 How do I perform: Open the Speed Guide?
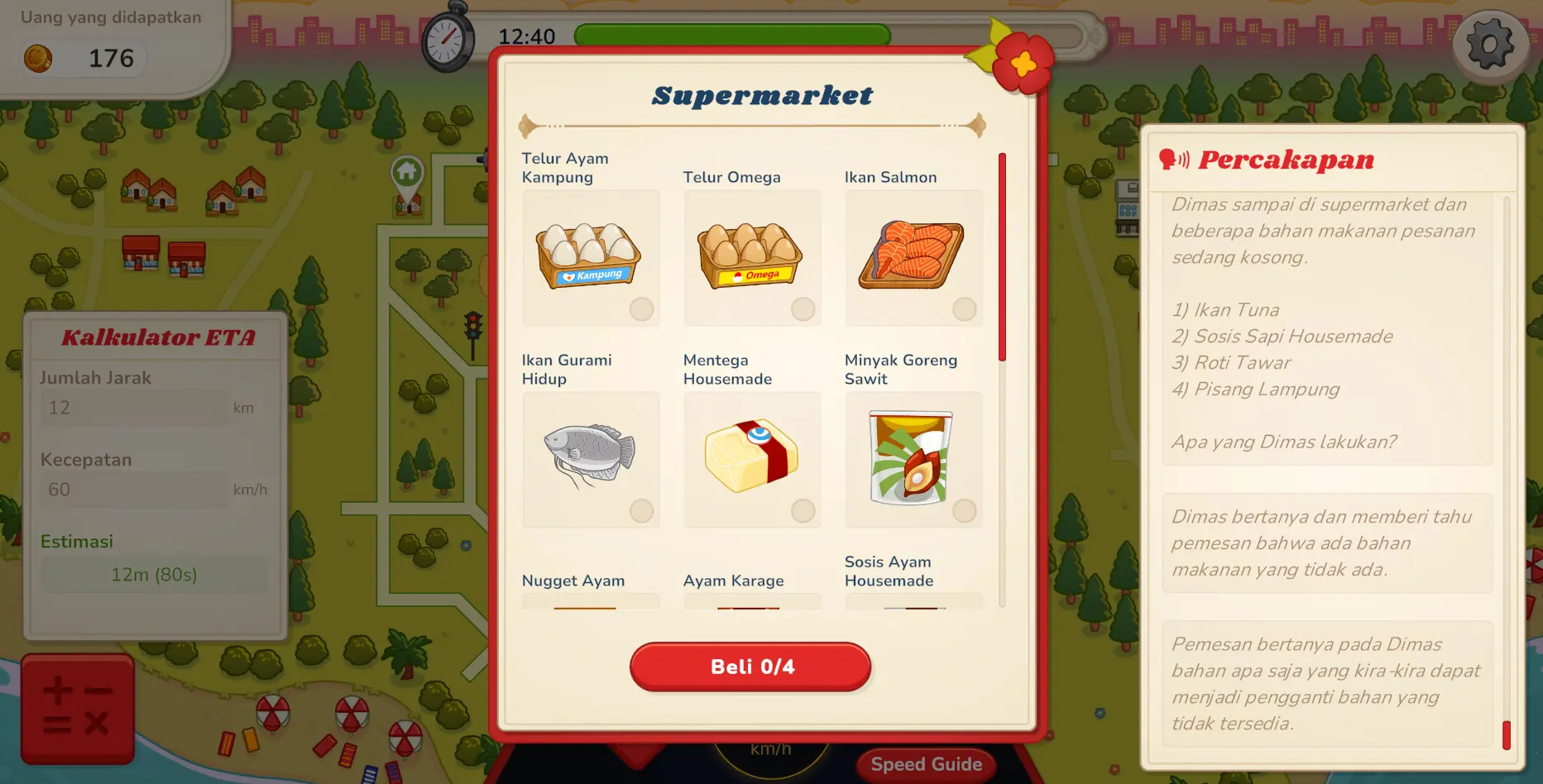[x=926, y=764]
